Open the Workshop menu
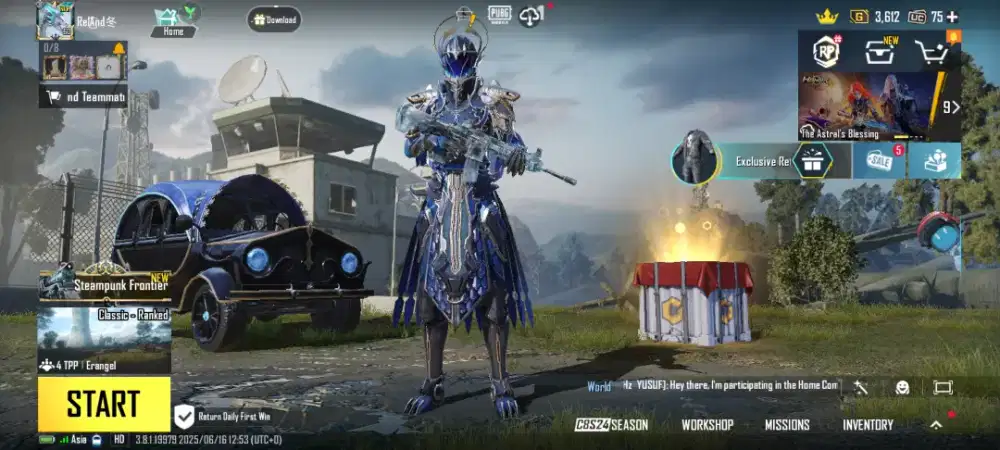 pos(707,425)
